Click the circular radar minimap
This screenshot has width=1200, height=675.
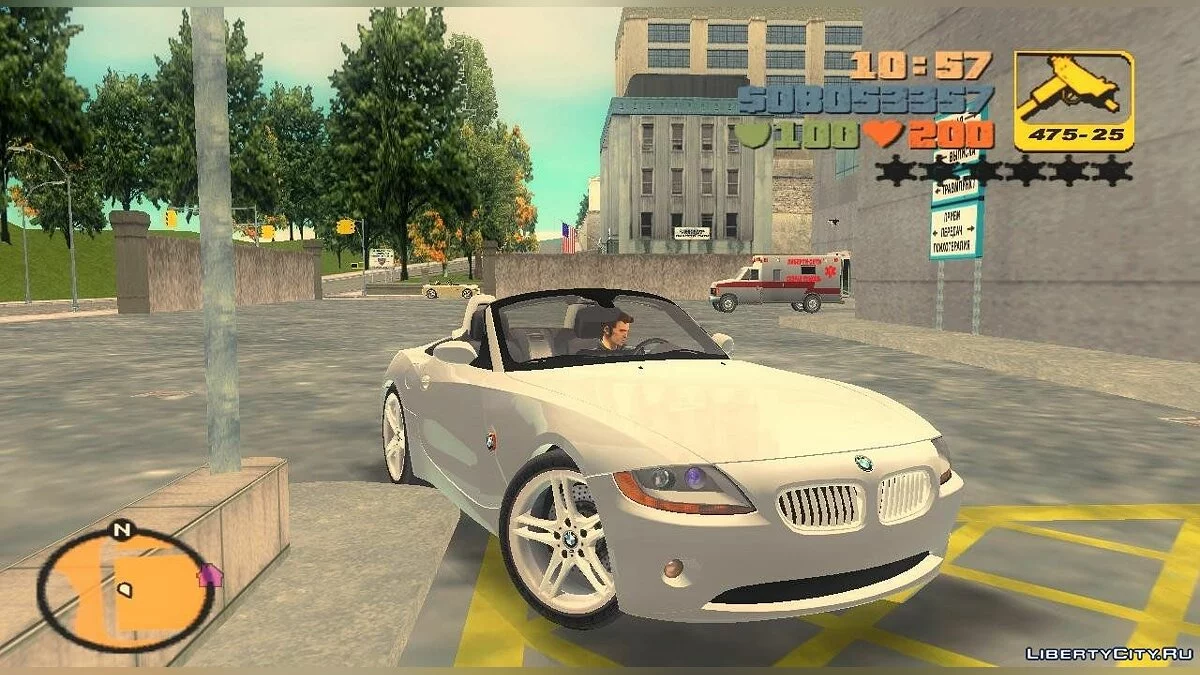click(x=124, y=588)
